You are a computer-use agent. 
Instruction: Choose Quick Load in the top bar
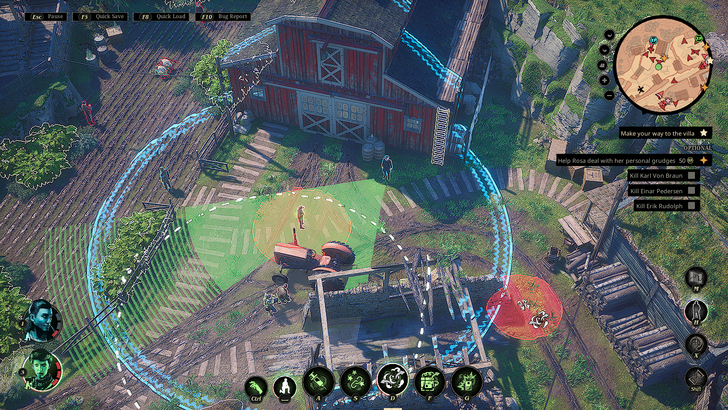[161, 16]
